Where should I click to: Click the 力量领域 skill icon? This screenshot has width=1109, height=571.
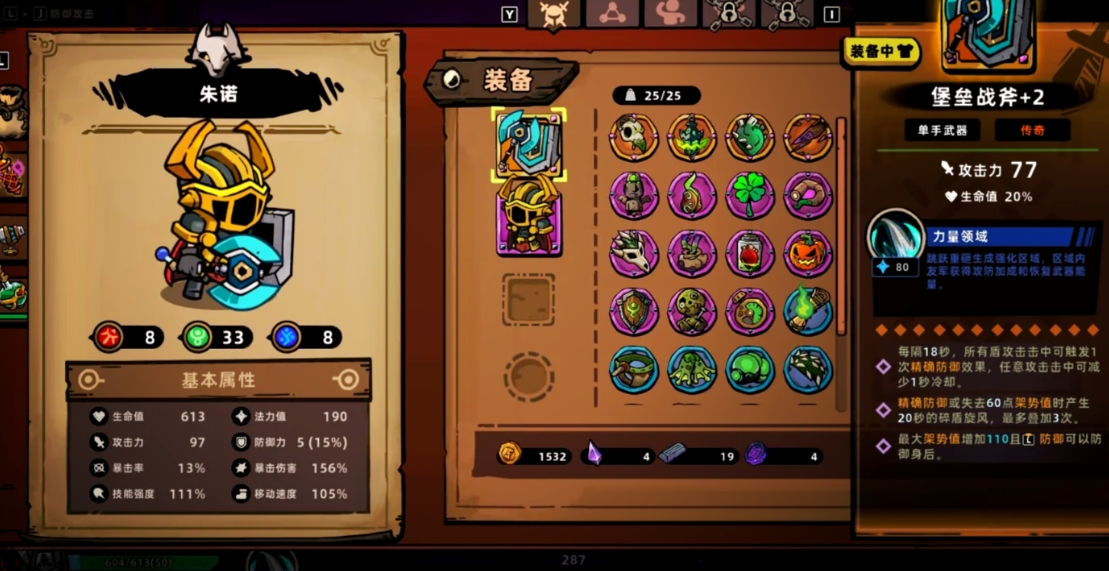tap(895, 240)
